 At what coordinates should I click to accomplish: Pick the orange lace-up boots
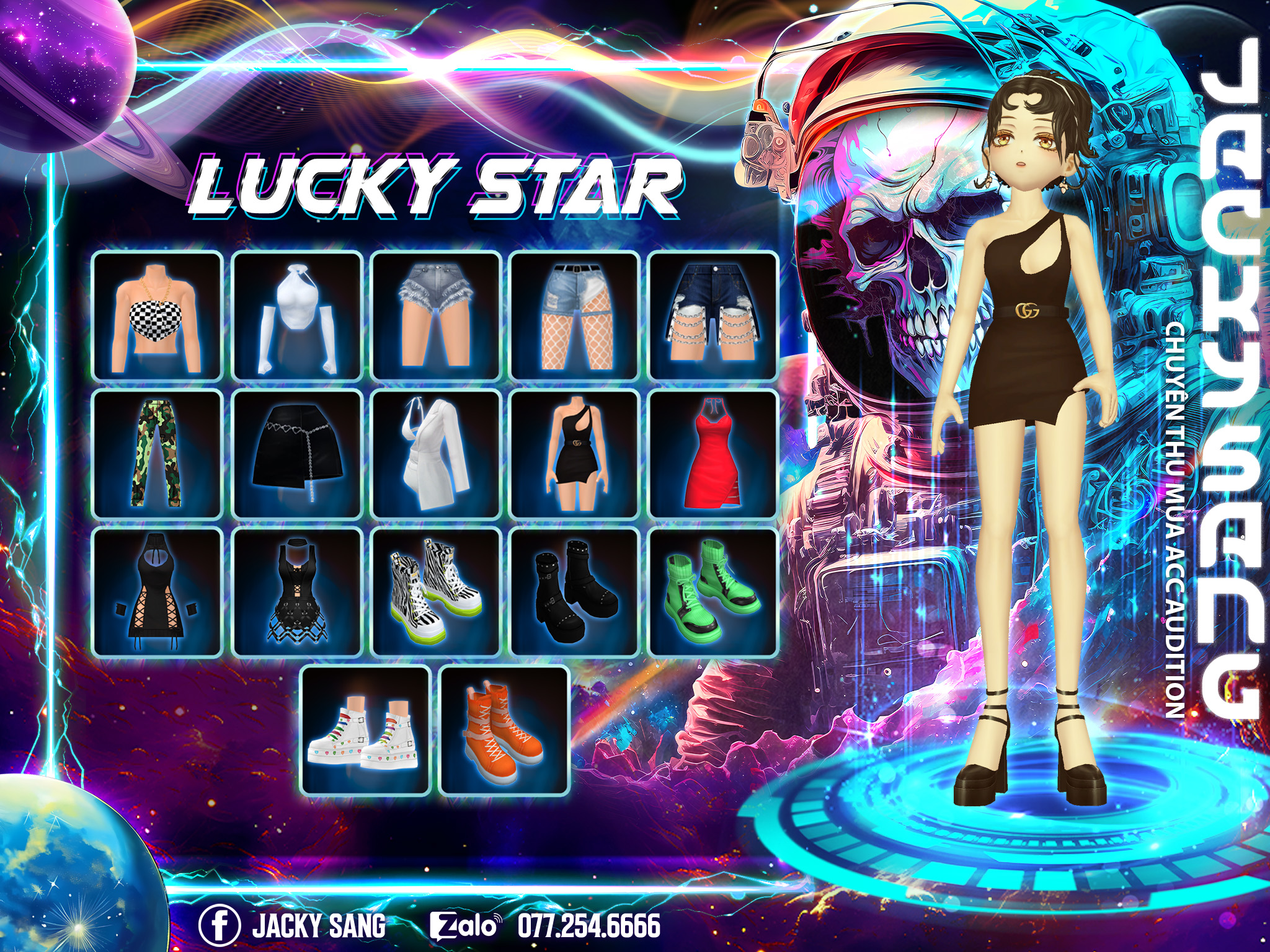505,731
